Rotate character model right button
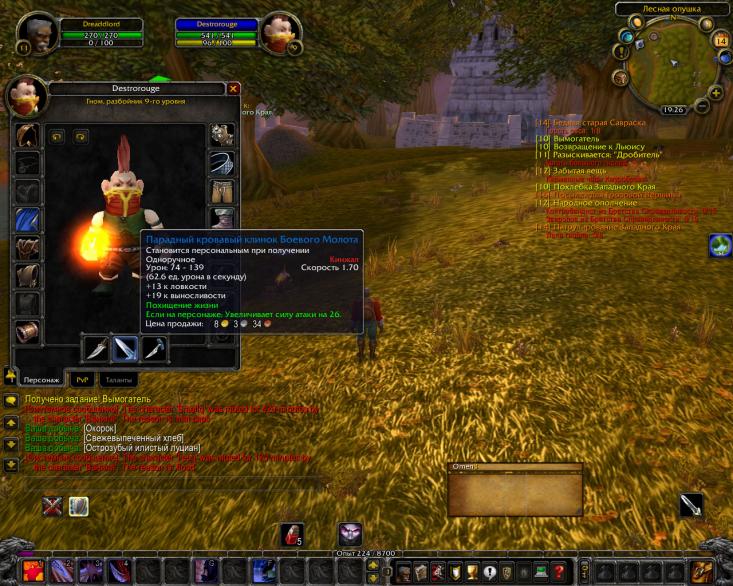733x586 pixels. coord(80,136)
